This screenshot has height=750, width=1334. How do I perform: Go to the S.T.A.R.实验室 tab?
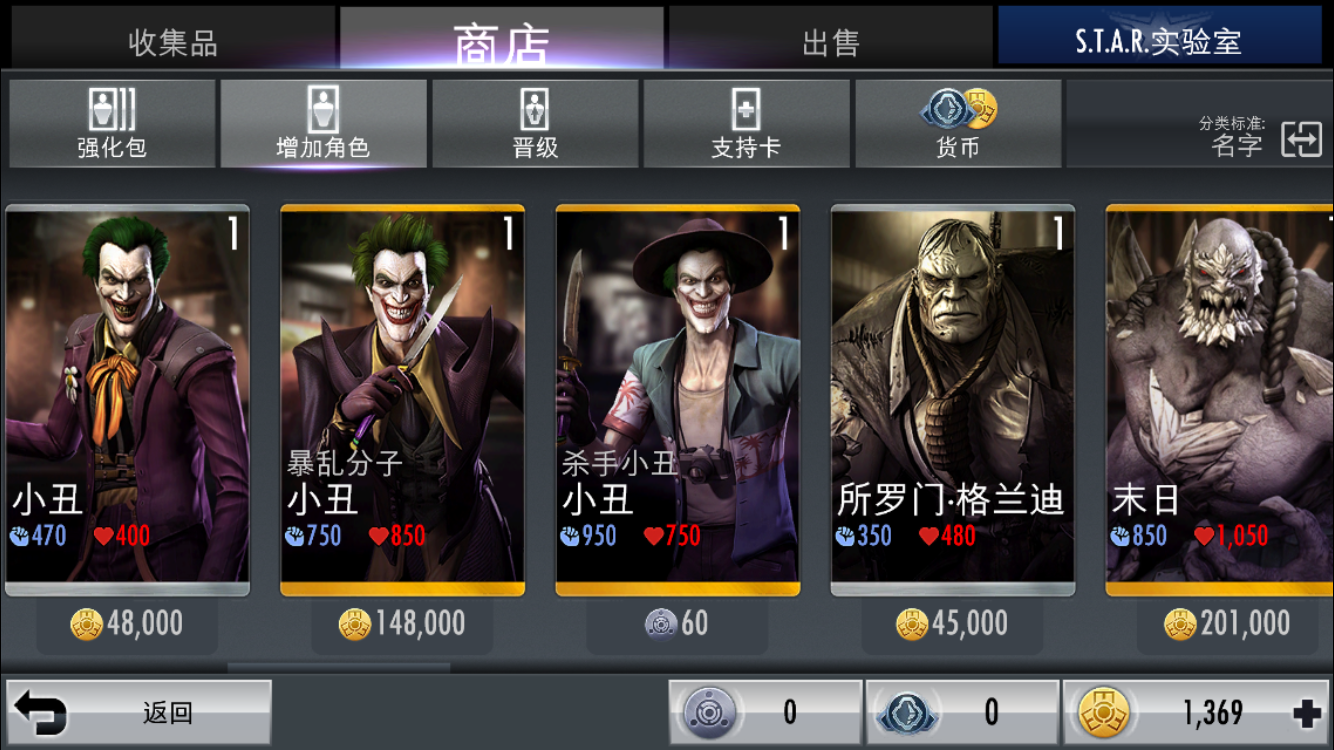(x=1158, y=42)
